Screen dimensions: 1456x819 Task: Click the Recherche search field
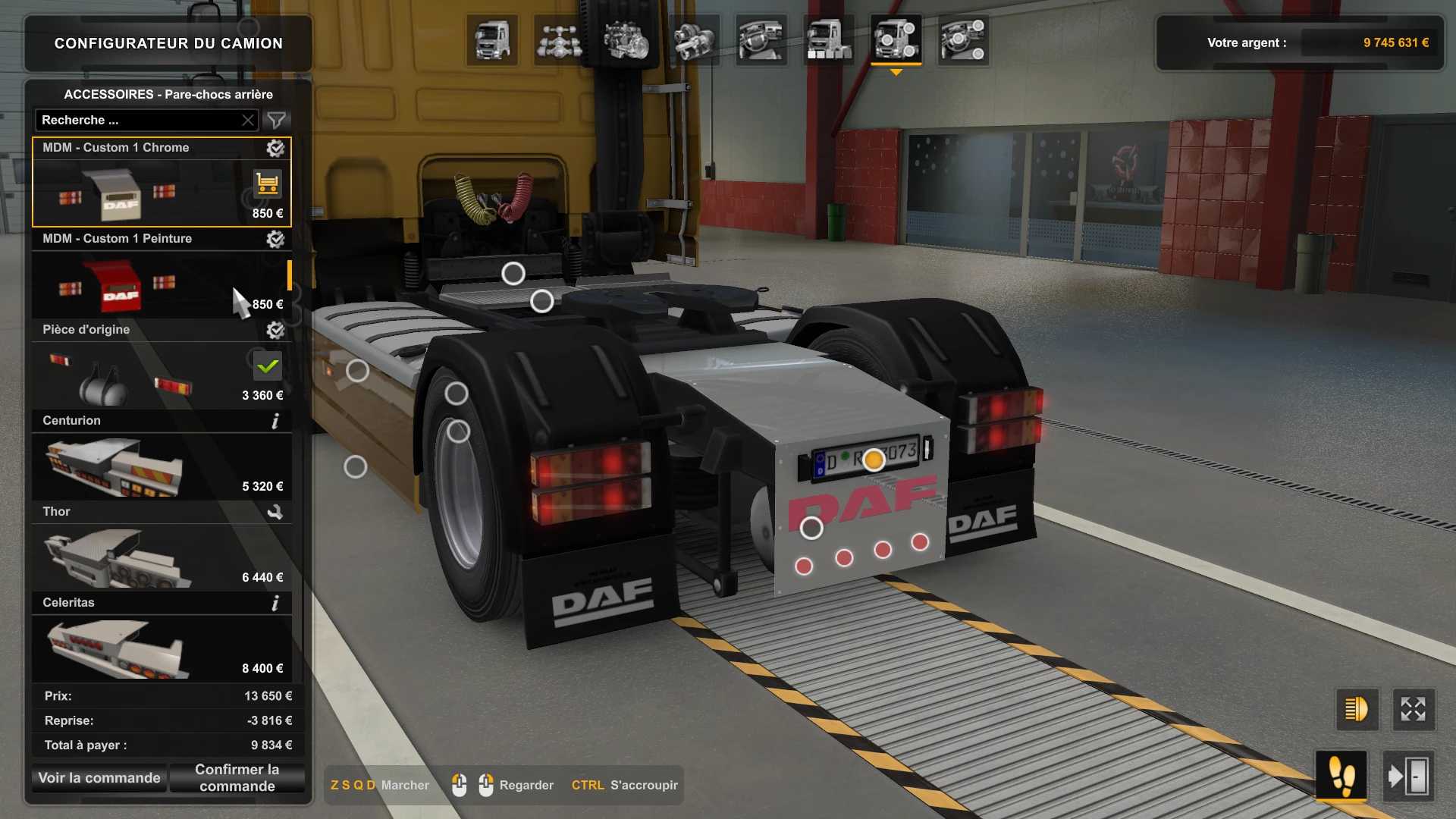(136, 120)
